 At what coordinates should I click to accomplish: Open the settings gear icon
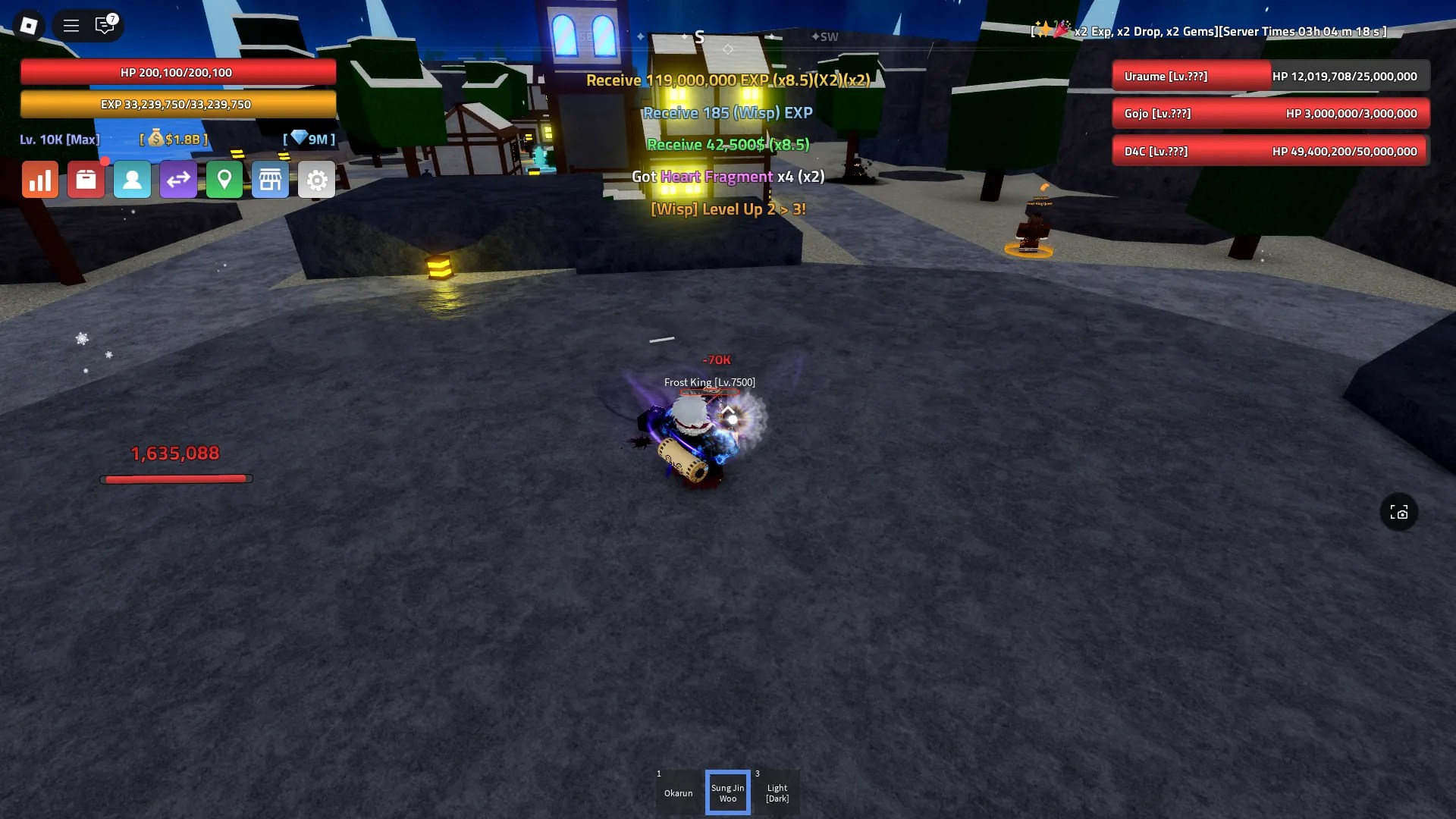tap(317, 180)
